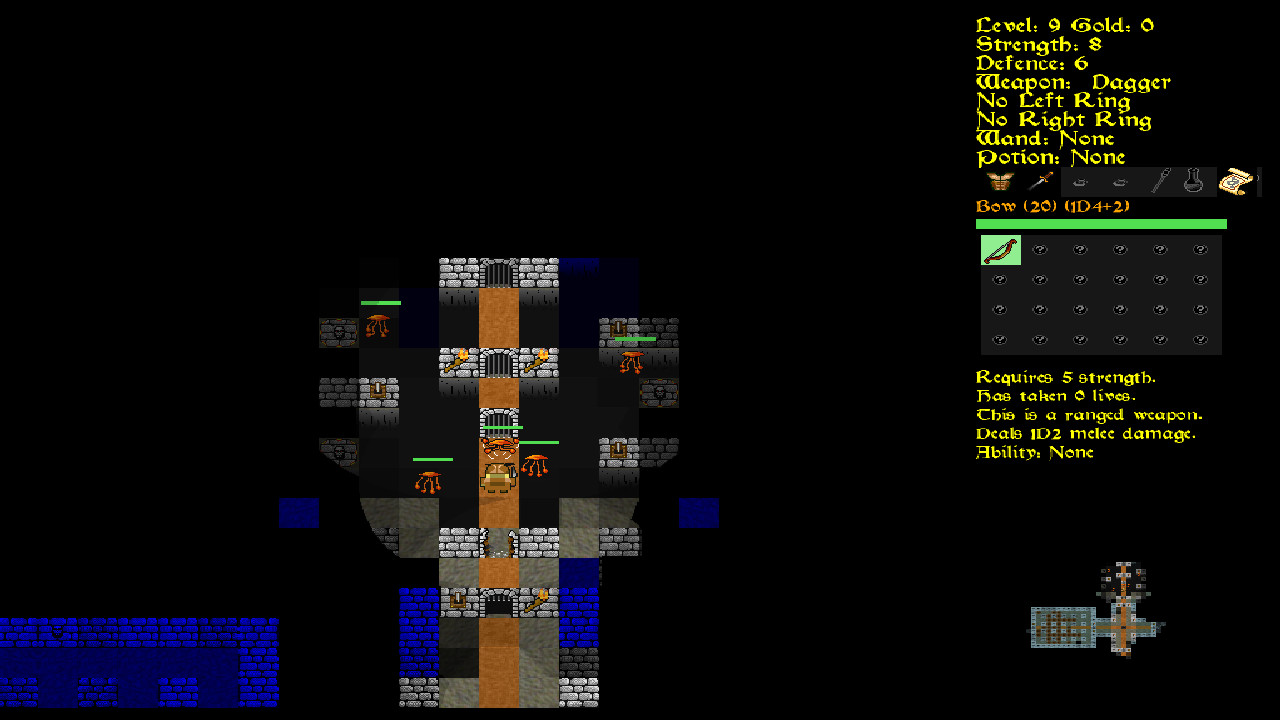Click the wand equipment slot icon
The height and width of the screenshot is (720, 1280).
point(1158,181)
